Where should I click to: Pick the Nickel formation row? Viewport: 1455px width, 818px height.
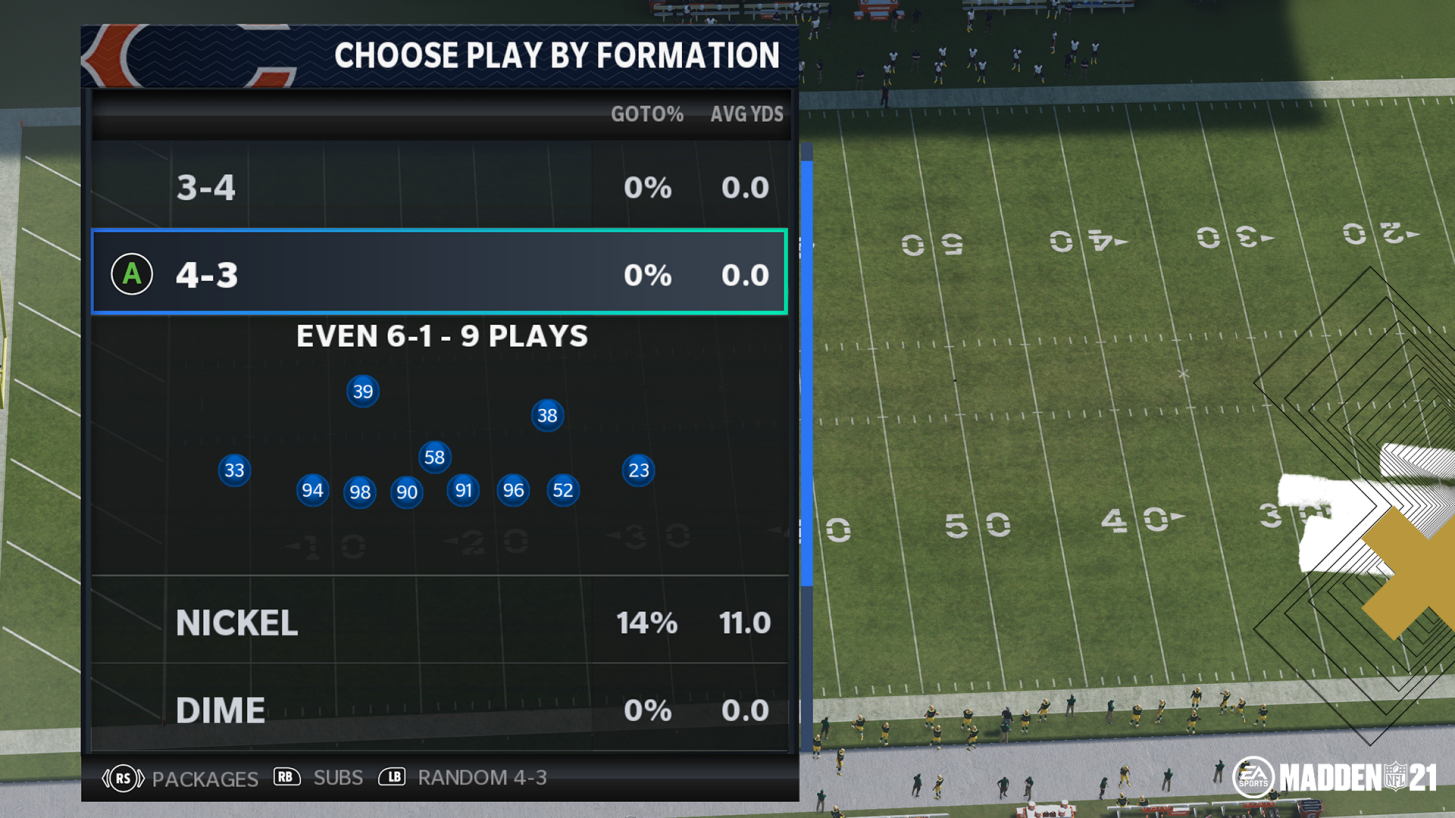[440, 622]
